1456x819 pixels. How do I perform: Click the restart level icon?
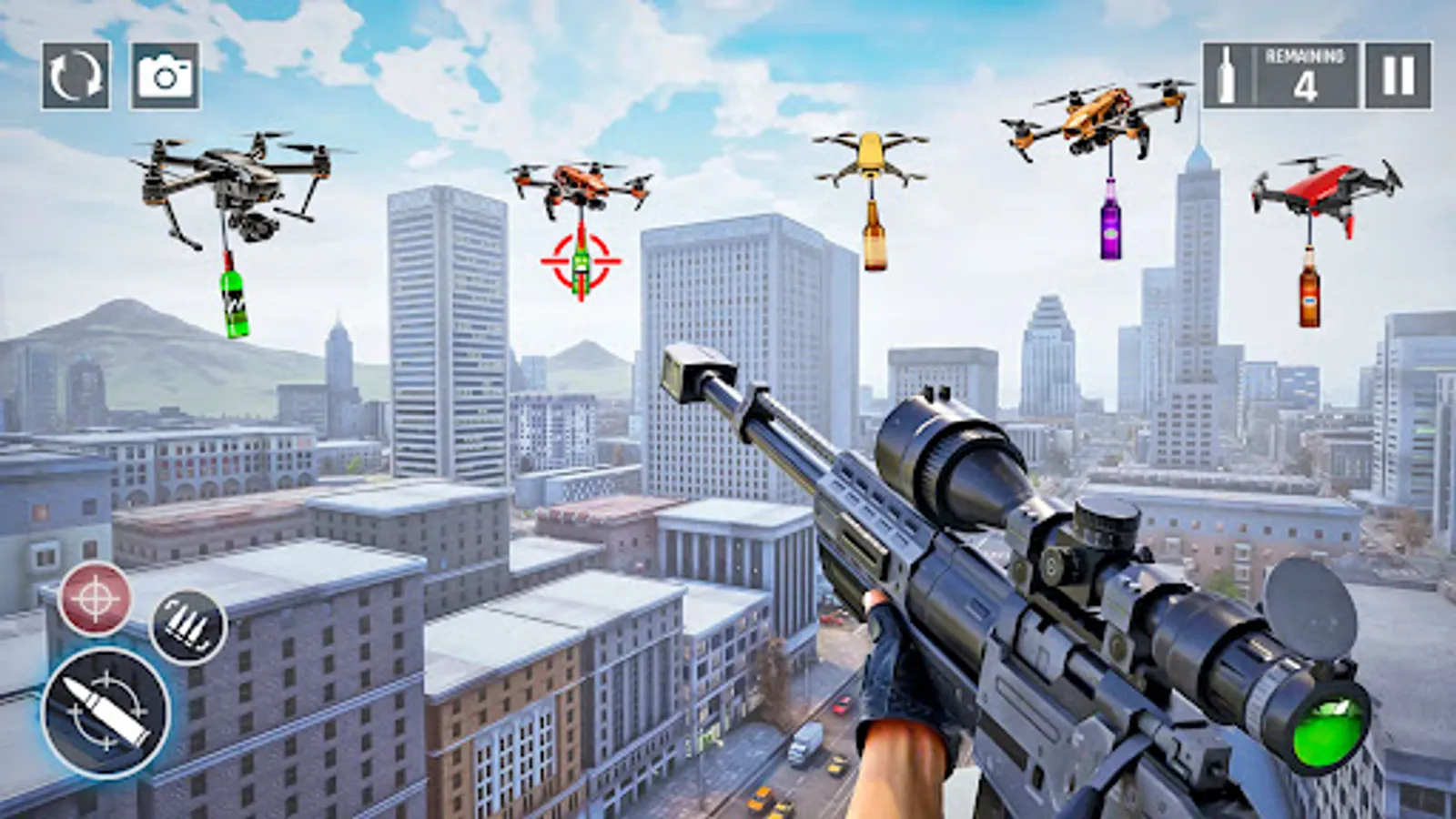click(x=75, y=76)
